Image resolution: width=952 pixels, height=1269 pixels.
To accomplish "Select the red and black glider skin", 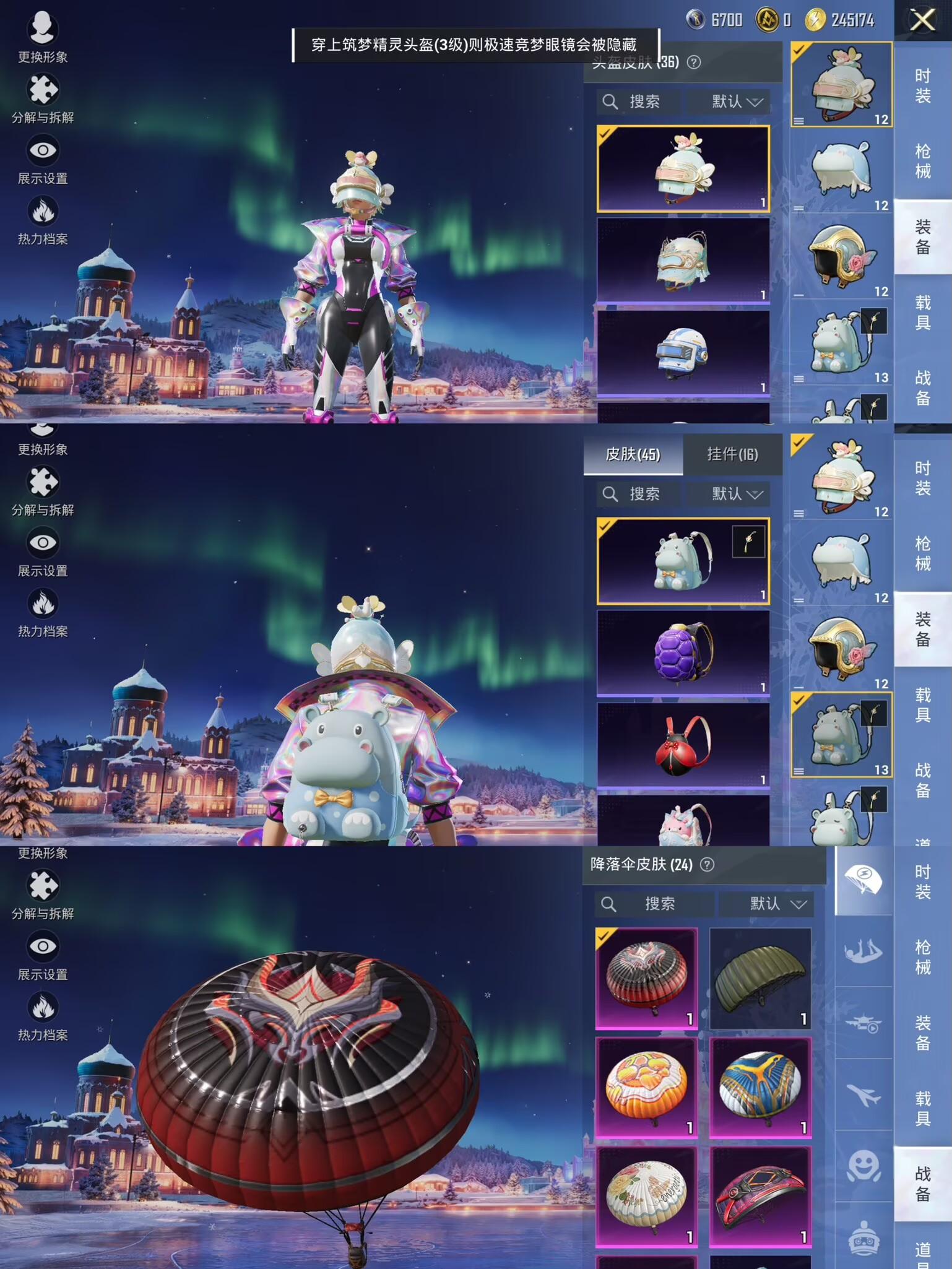I will tap(760, 1196).
